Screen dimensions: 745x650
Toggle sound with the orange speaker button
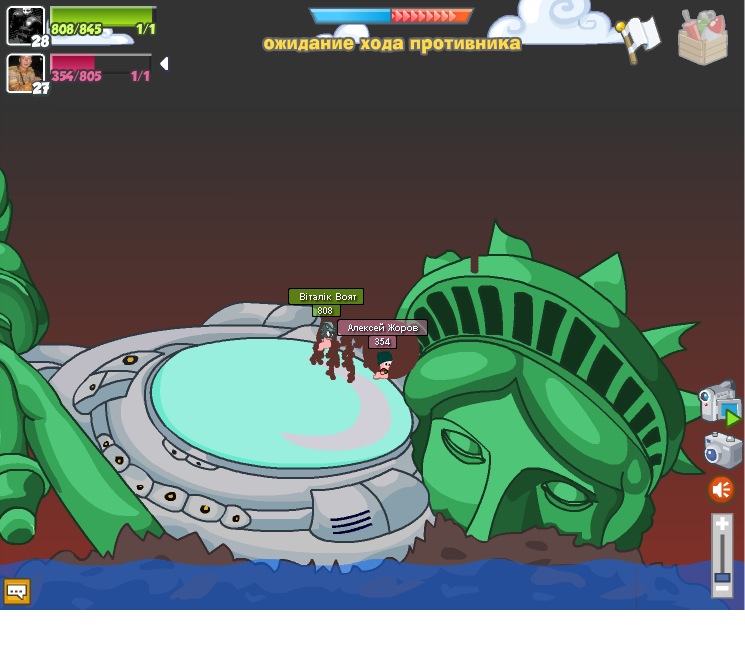pyautogui.click(x=721, y=490)
